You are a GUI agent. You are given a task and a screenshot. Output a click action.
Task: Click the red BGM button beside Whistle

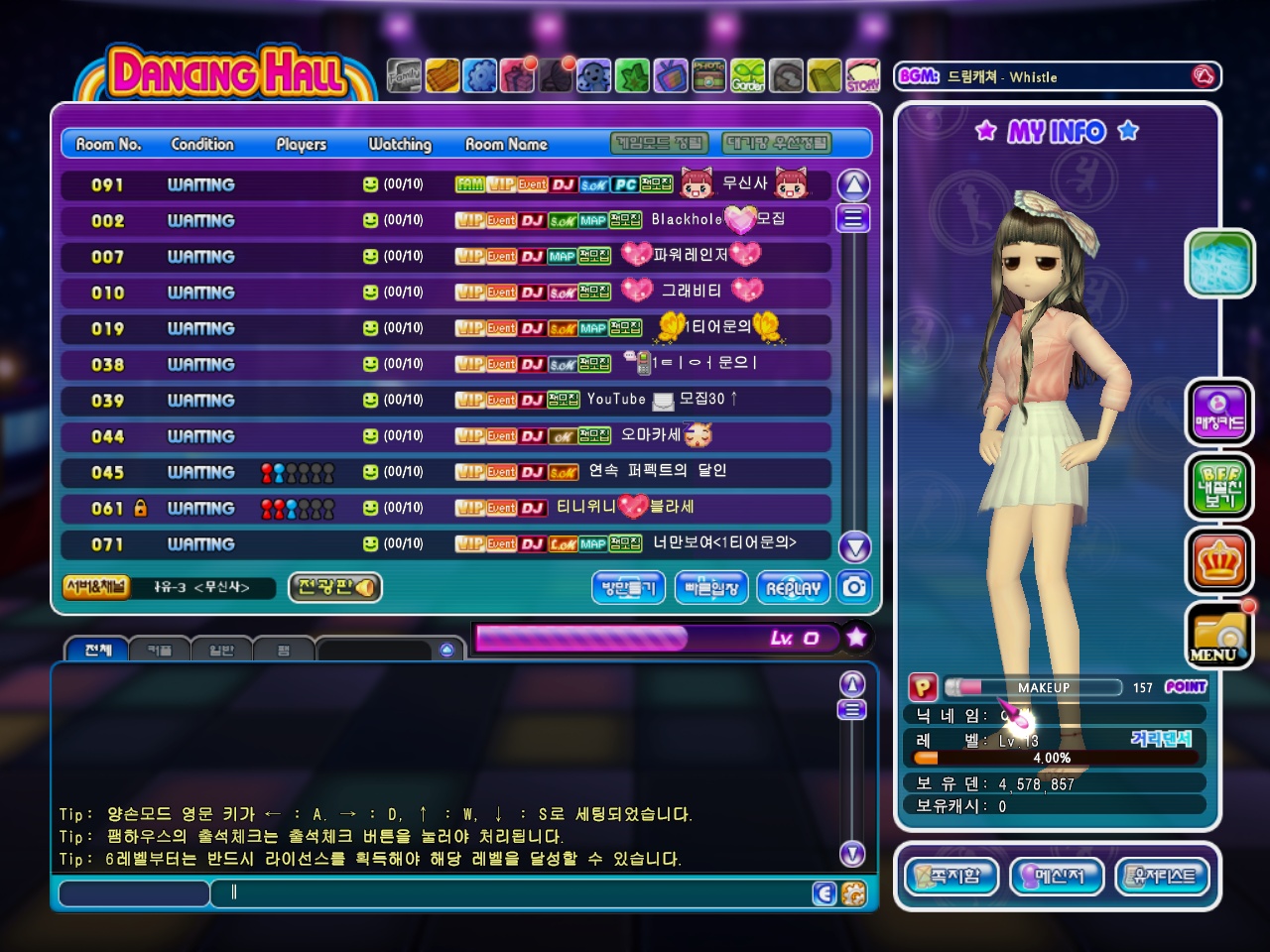1203,76
